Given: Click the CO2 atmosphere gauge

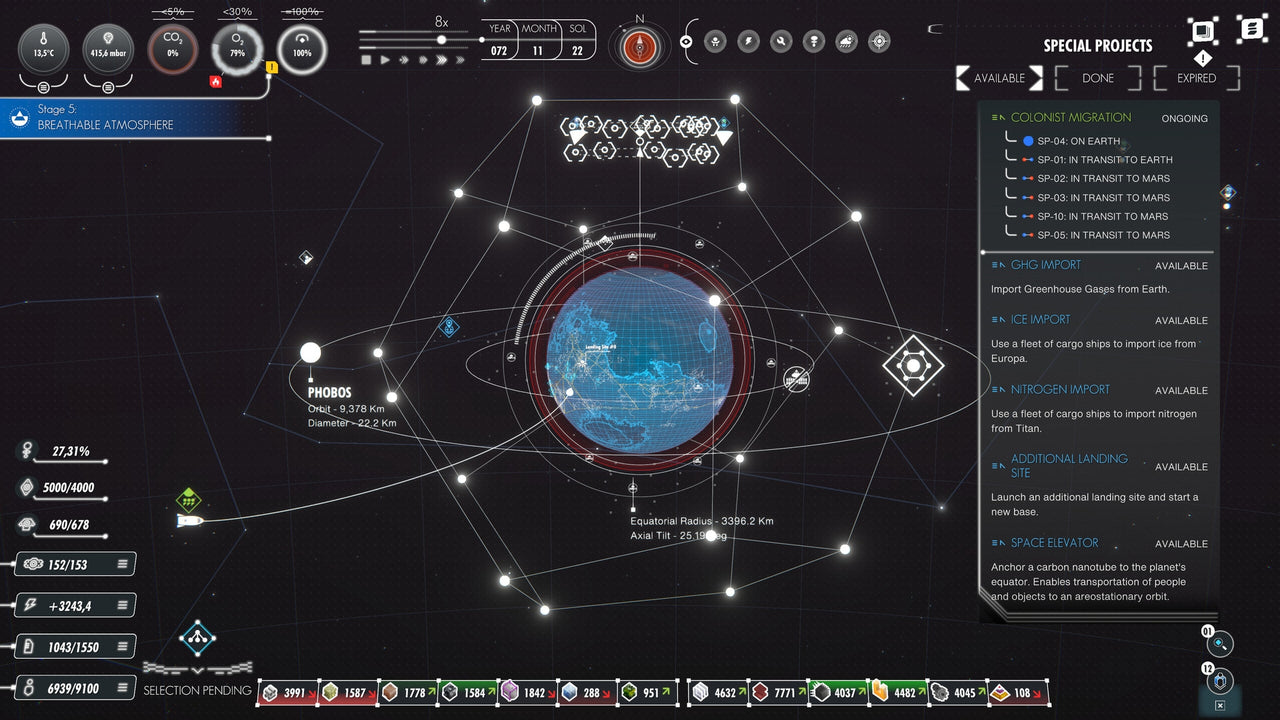Looking at the screenshot, I should [x=172, y=48].
